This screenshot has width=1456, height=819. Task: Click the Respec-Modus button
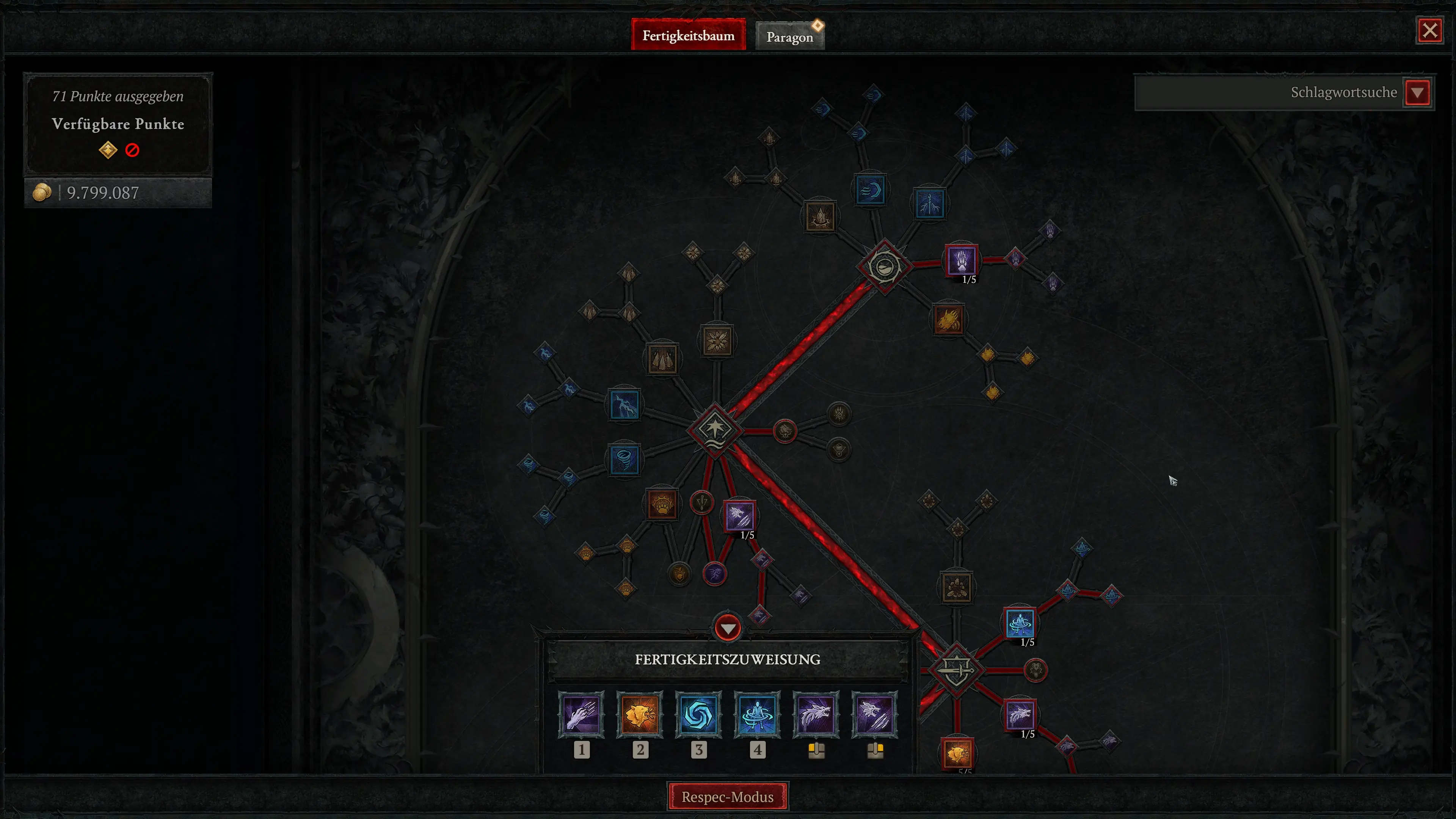click(728, 796)
